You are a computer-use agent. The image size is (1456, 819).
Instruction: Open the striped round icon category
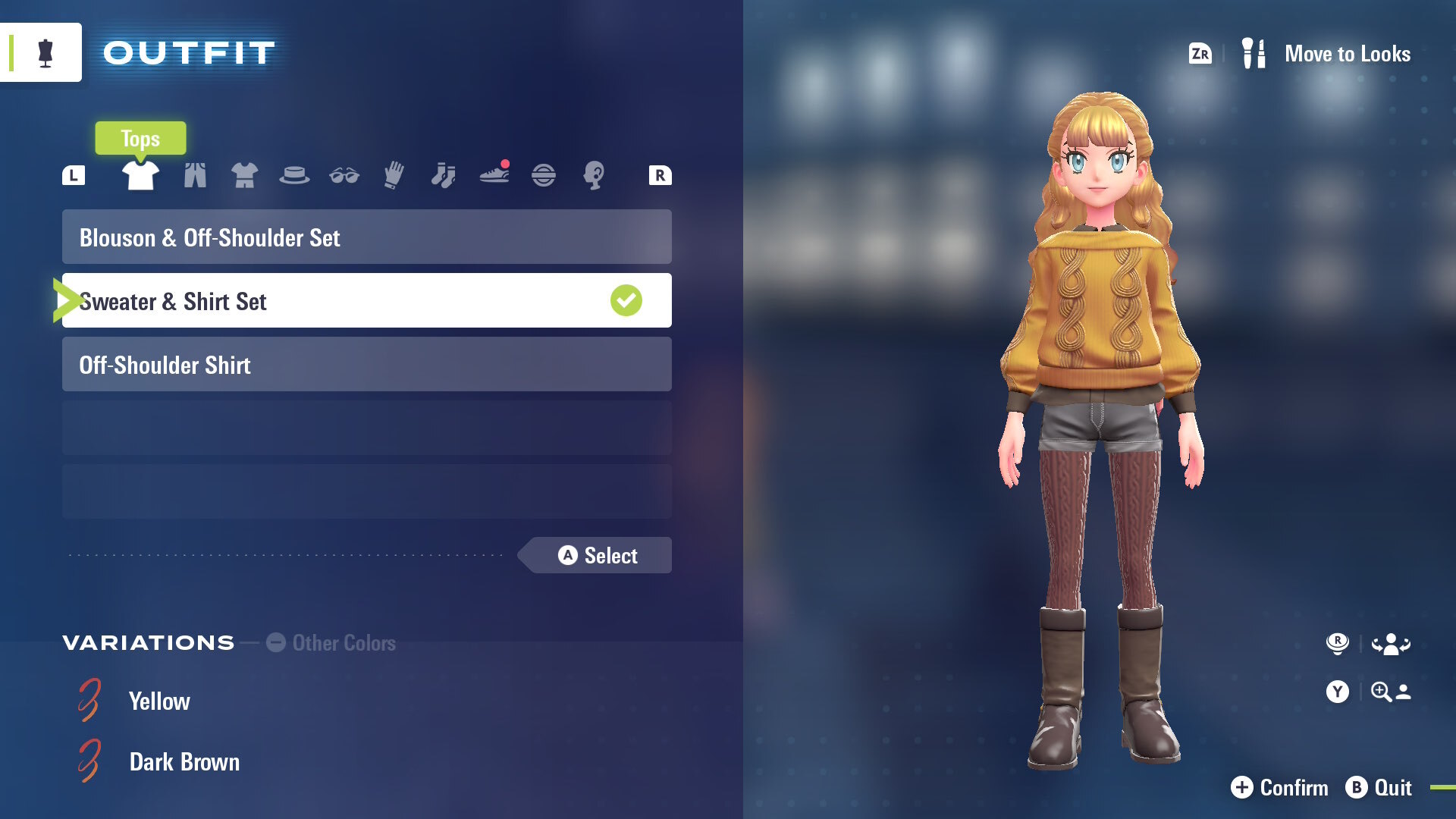(x=544, y=175)
